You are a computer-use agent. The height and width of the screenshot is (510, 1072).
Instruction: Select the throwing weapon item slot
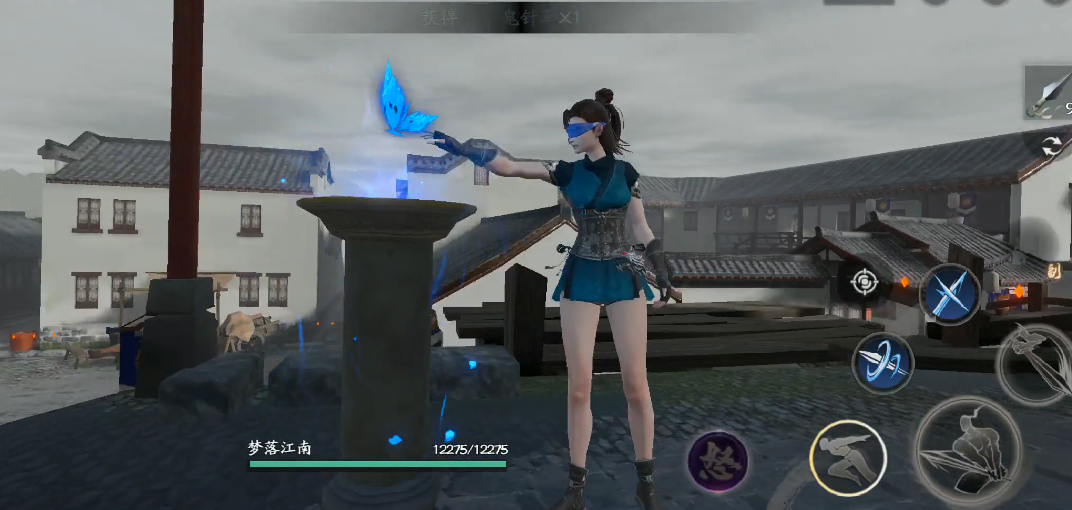pyautogui.click(x=1048, y=93)
